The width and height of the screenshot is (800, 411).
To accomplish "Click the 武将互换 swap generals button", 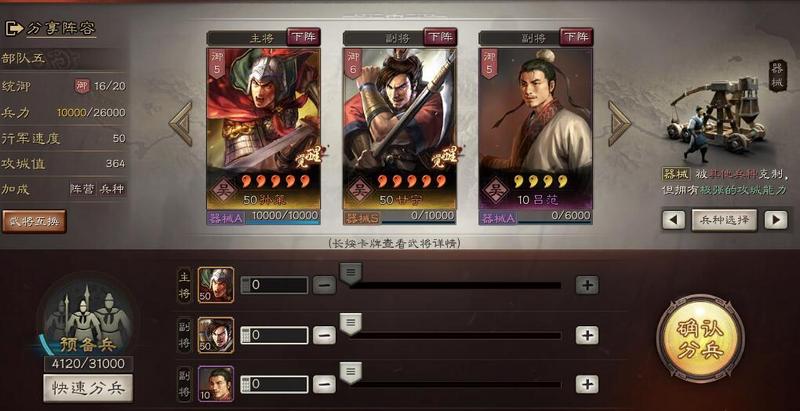I will tap(33, 221).
